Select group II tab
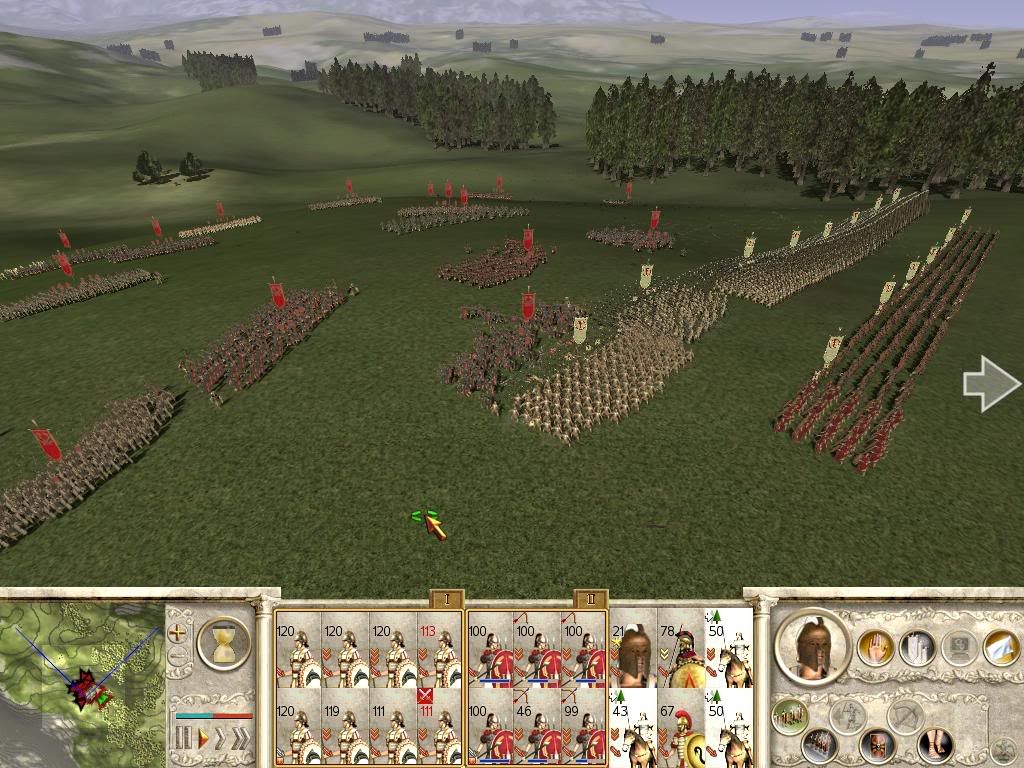Screen dimensions: 1024x768 [x=591, y=599]
